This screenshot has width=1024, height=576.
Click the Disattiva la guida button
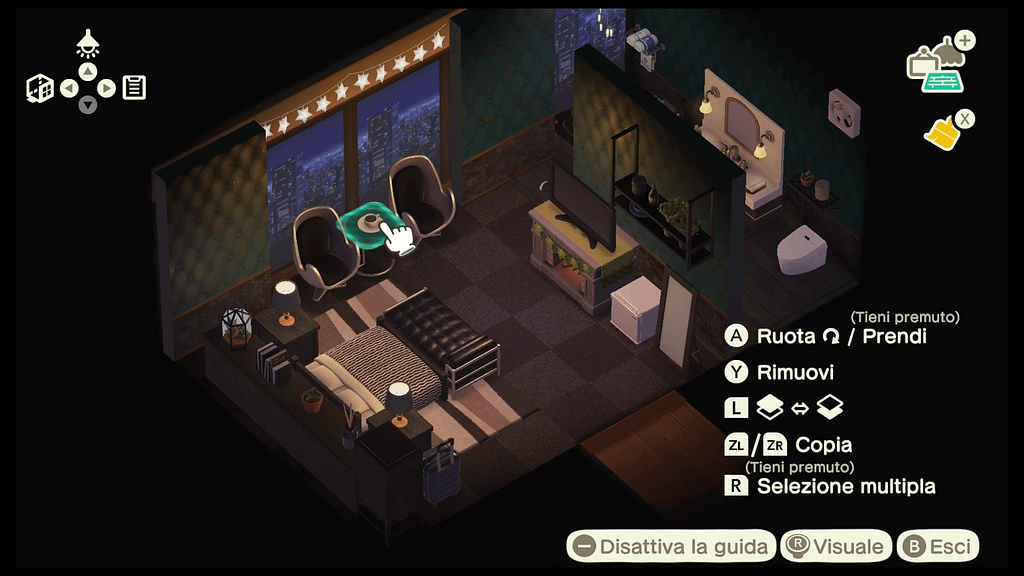coord(672,546)
